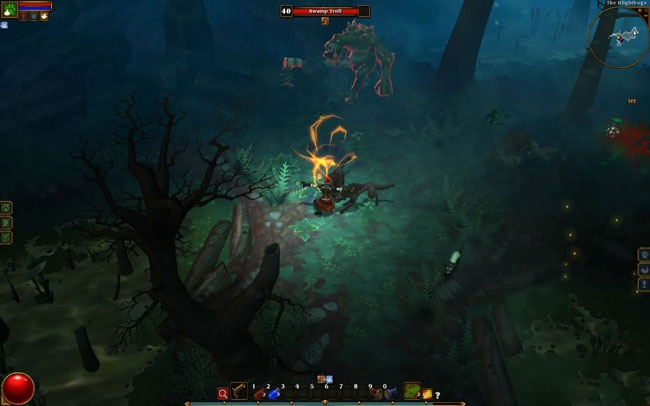
Task: Select the wand weapon slot on the hotbar
Action: [240, 392]
